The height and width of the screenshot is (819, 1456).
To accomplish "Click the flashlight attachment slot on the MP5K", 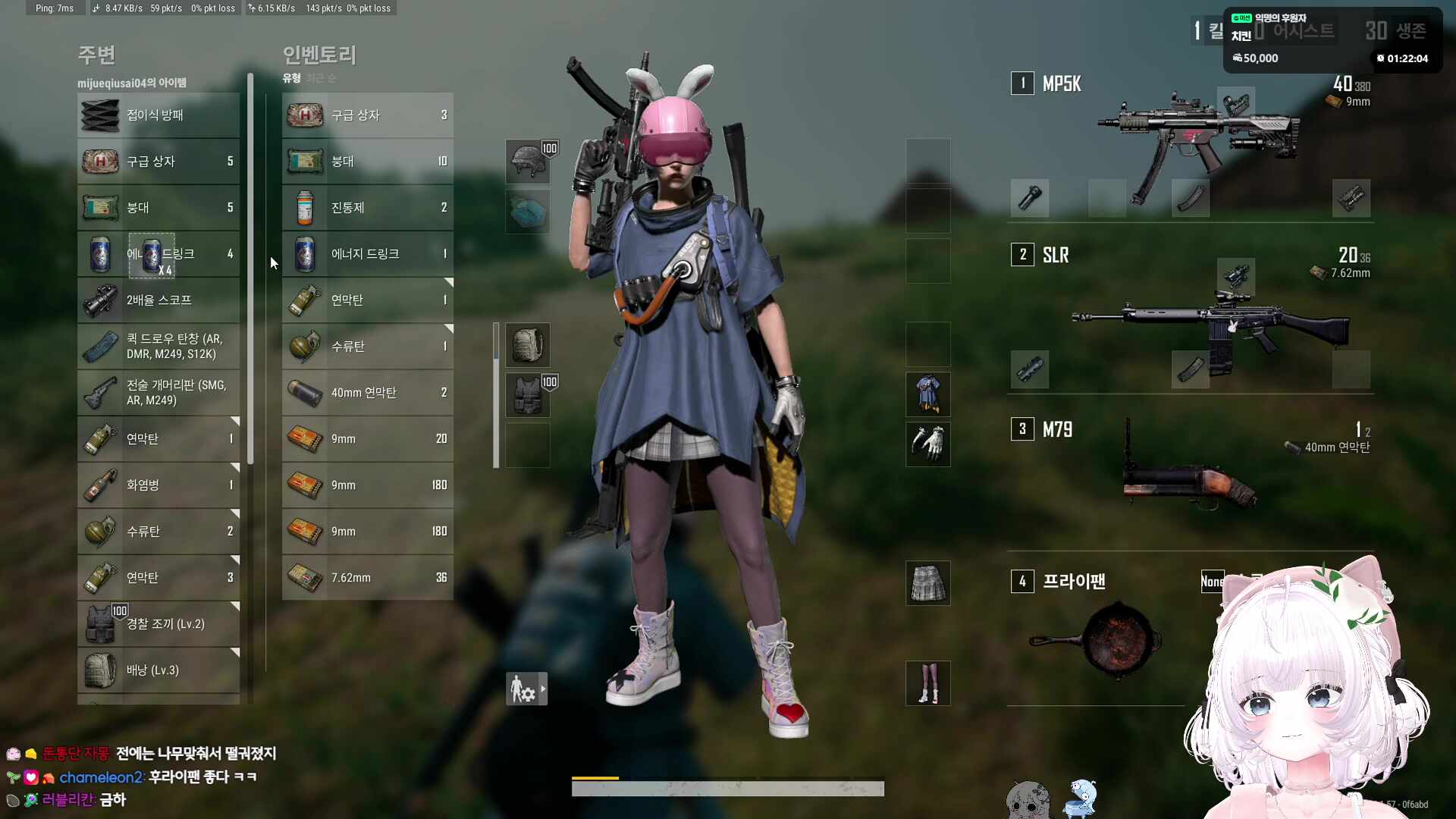I will pyautogui.click(x=1351, y=198).
